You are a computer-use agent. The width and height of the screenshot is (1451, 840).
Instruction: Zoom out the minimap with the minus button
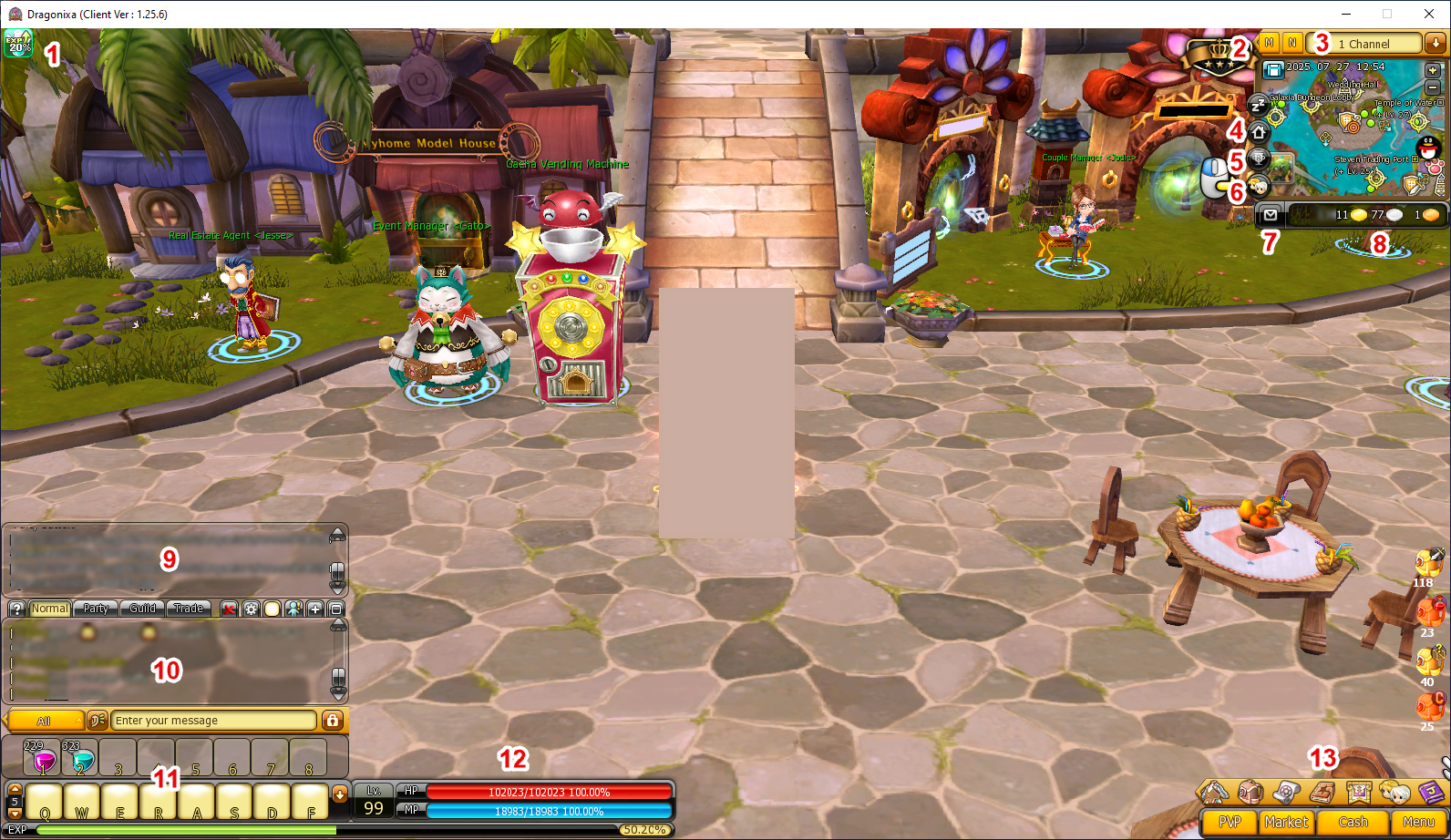(1432, 87)
